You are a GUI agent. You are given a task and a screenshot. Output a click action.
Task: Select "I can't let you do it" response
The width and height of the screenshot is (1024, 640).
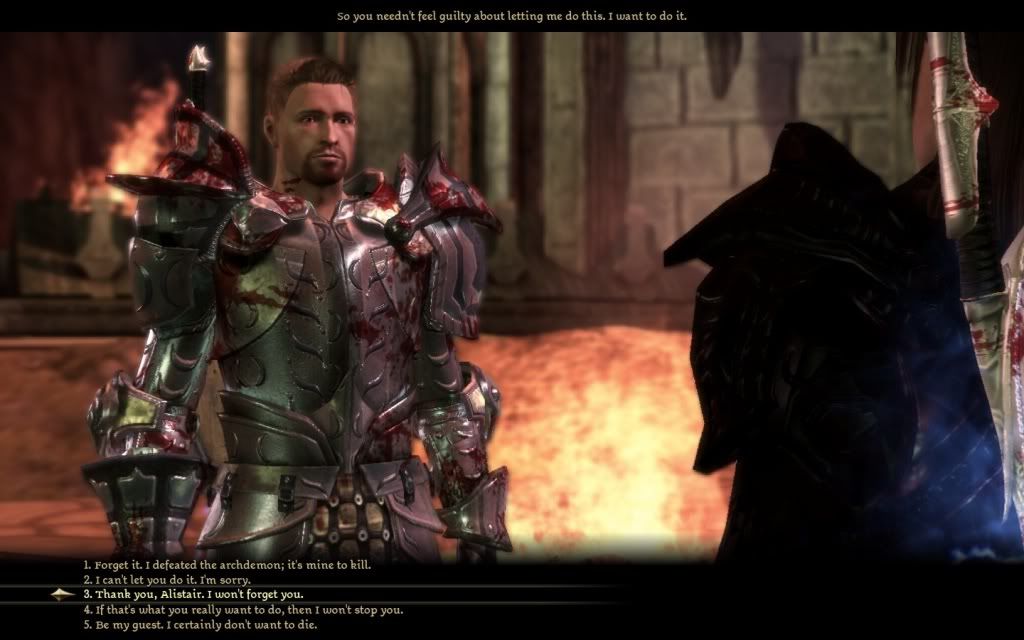(x=167, y=580)
